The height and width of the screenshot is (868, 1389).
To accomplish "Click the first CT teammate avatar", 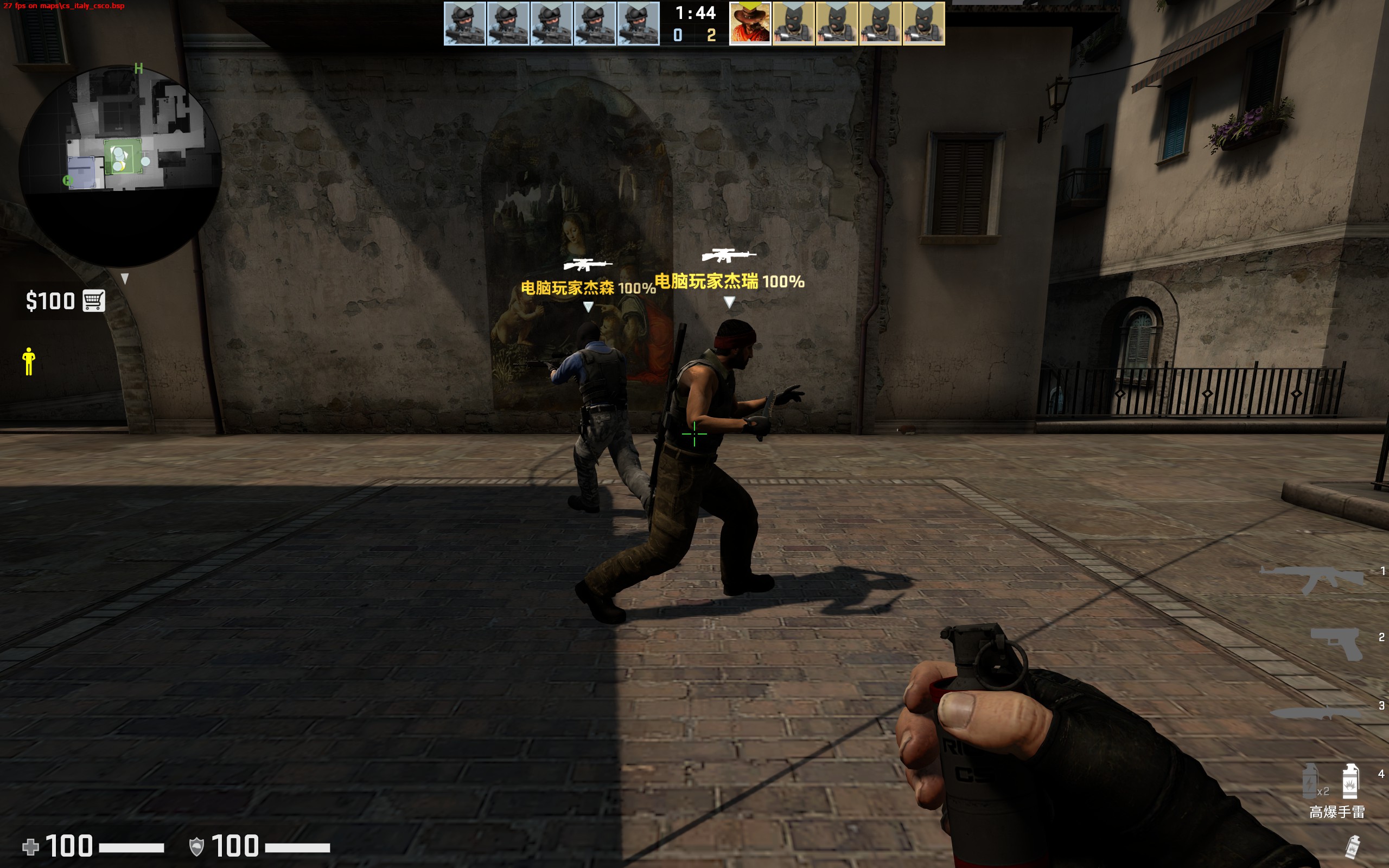I will 464,24.
